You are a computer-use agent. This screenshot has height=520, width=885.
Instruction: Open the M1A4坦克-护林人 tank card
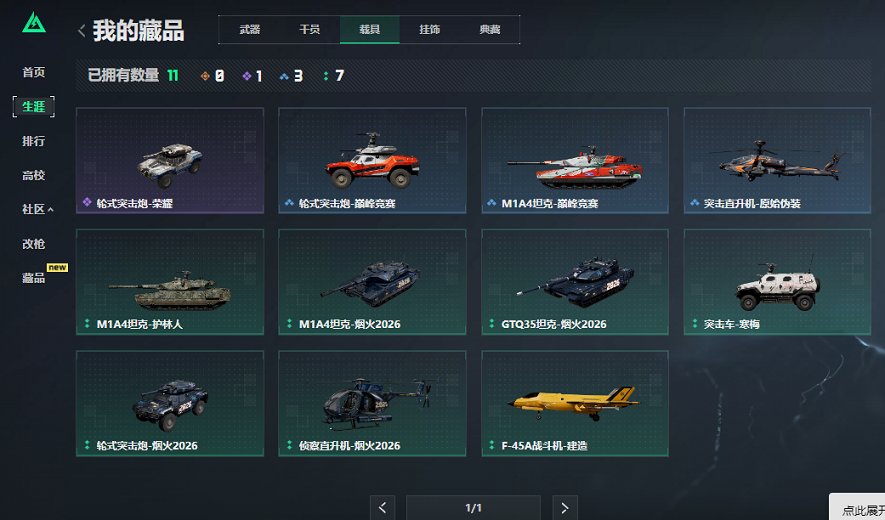click(x=170, y=282)
